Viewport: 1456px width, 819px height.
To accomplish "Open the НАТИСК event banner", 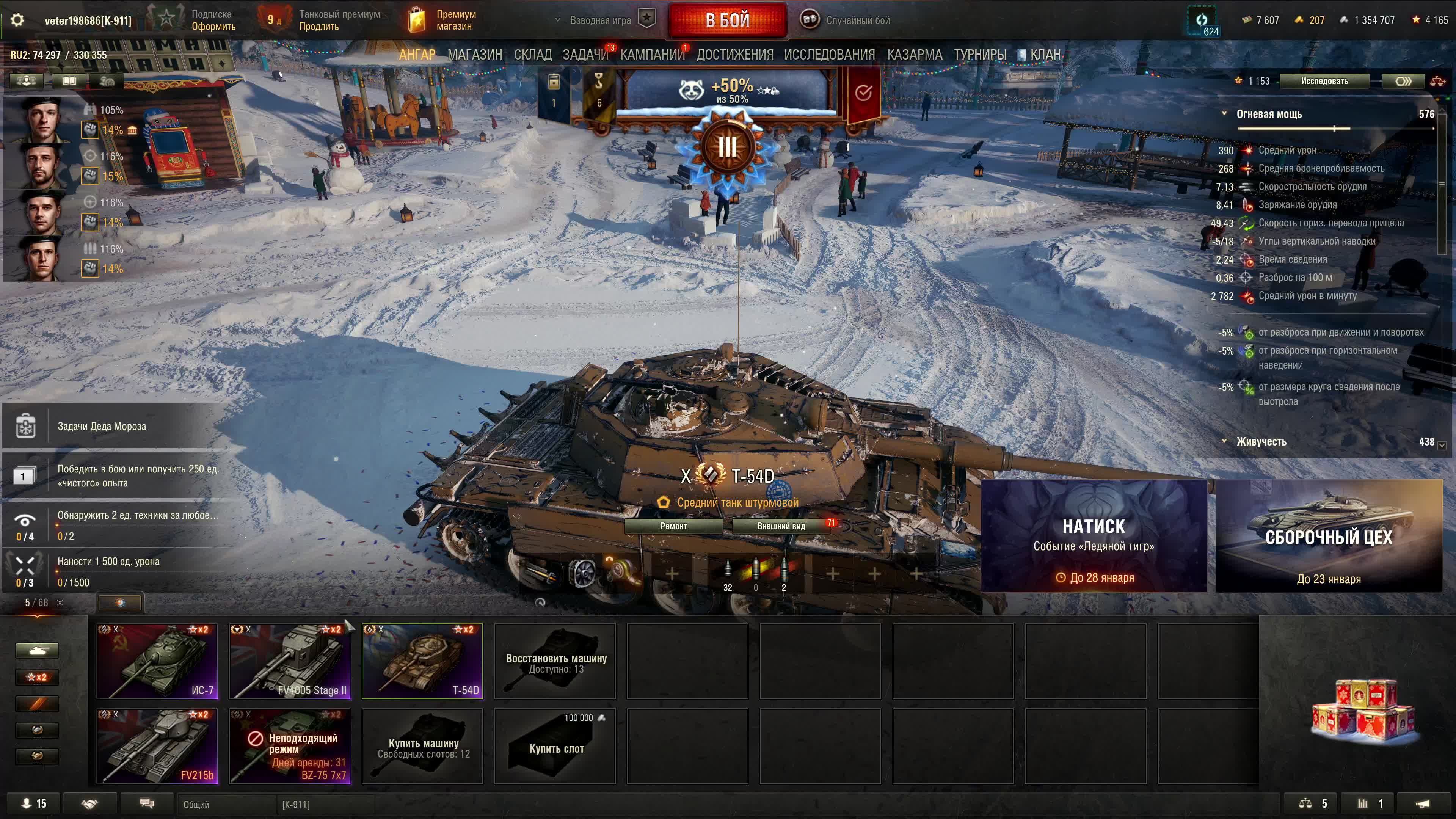I will 1093,535.
